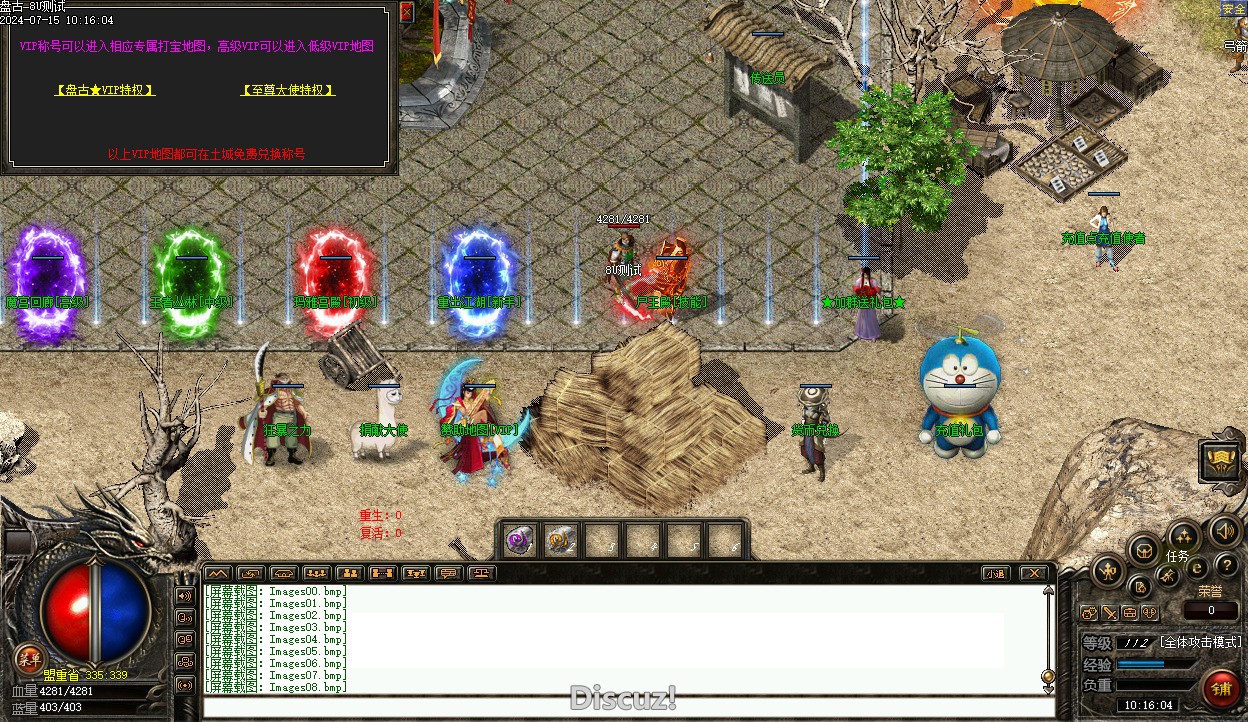
Task: Close the chat panel with its X button
Action: tap(1033, 573)
